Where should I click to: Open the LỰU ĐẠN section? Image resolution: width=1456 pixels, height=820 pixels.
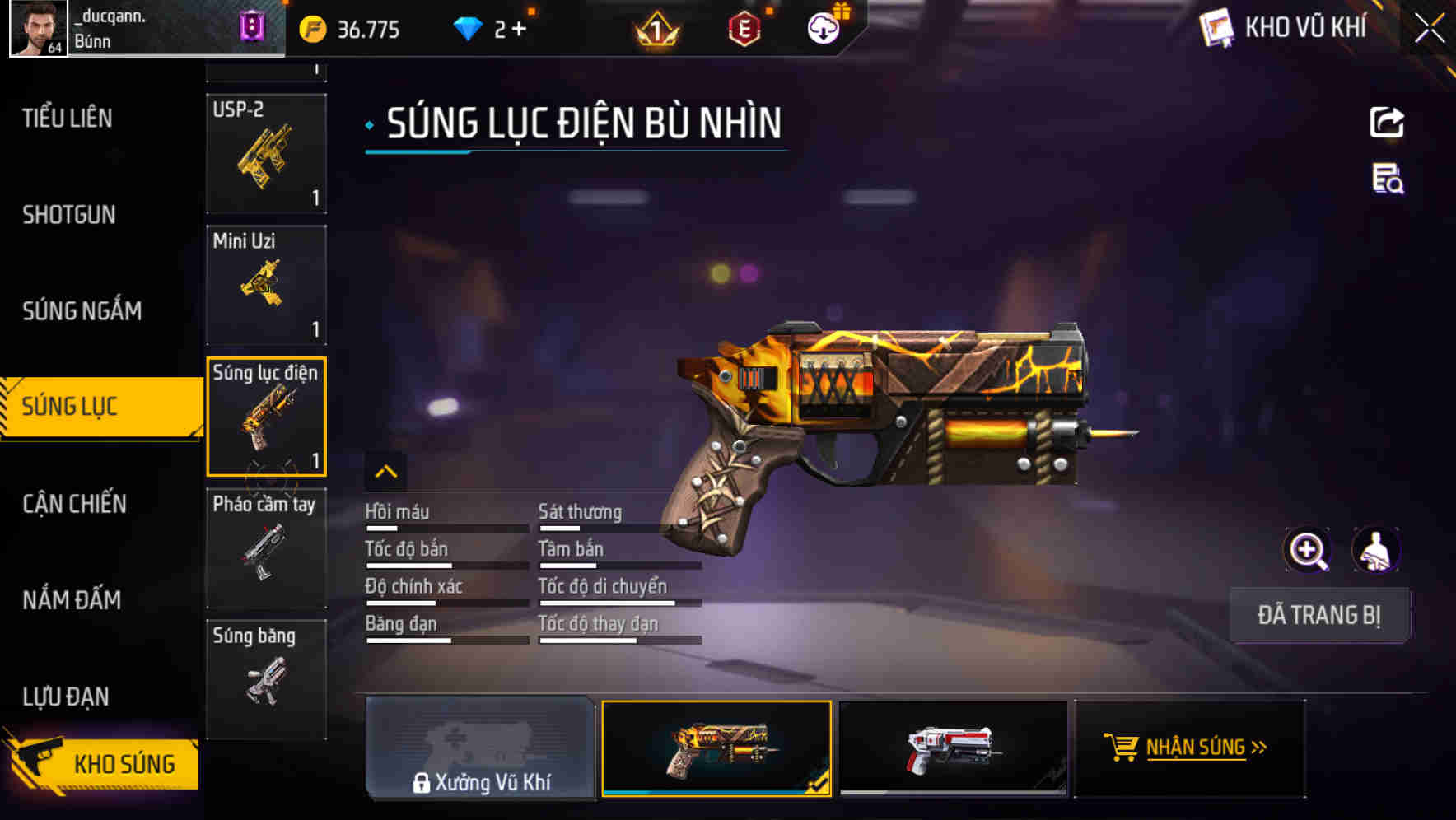66,696
